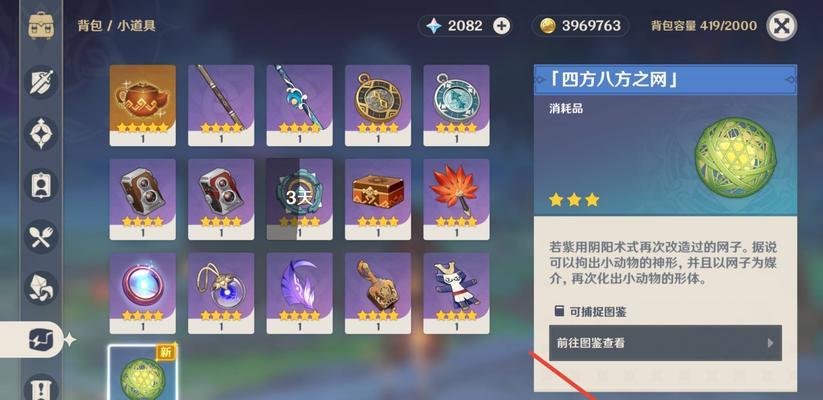Click the backpack icon in the header
Screen dimensions: 823x400
pyautogui.click(x=41, y=26)
